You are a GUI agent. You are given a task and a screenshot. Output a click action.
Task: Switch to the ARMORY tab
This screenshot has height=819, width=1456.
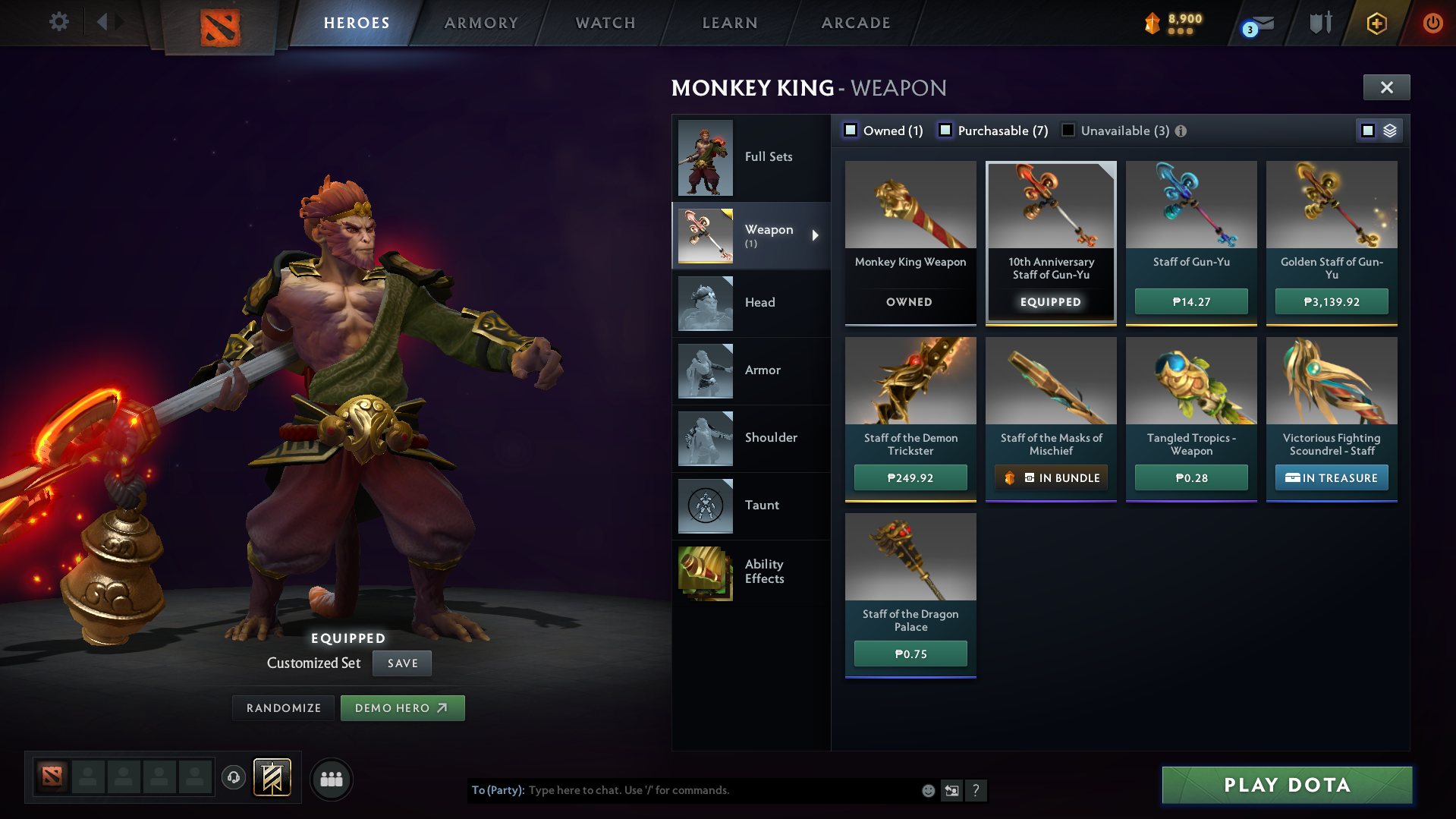(481, 23)
